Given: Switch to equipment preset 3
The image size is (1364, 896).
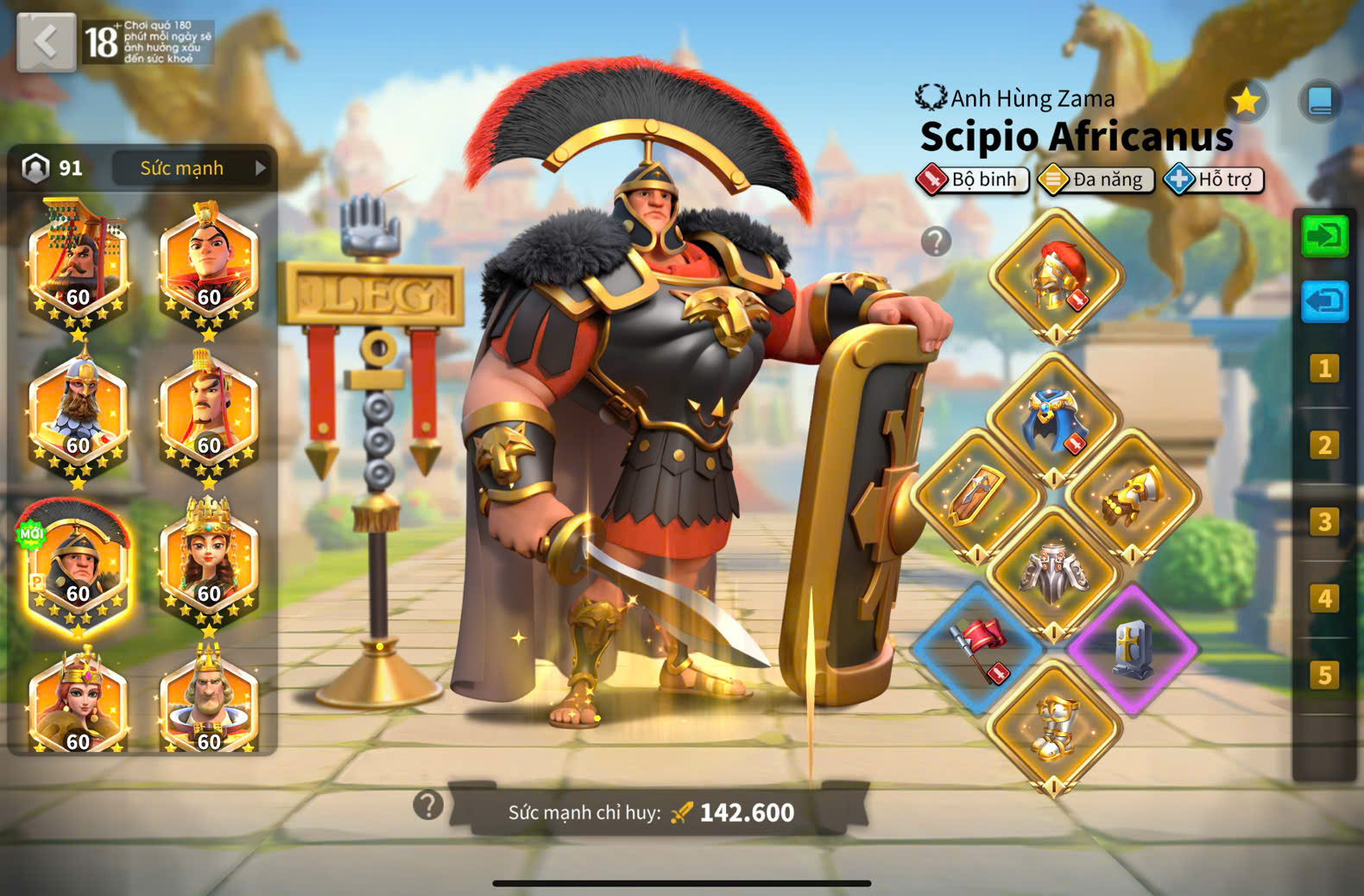Looking at the screenshot, I should [x=1323, y=522].
